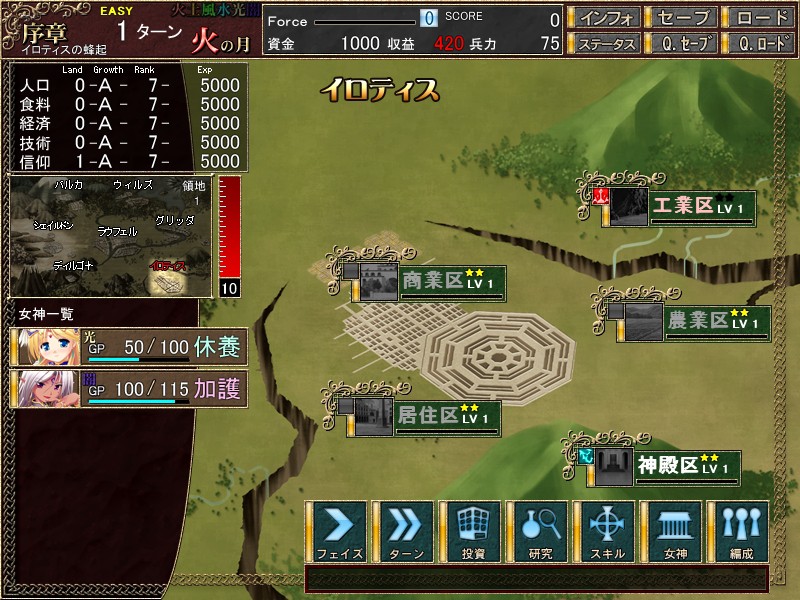Perform a Q.セーブ quick save
800x600 pixels.
(x=681, y=44)
